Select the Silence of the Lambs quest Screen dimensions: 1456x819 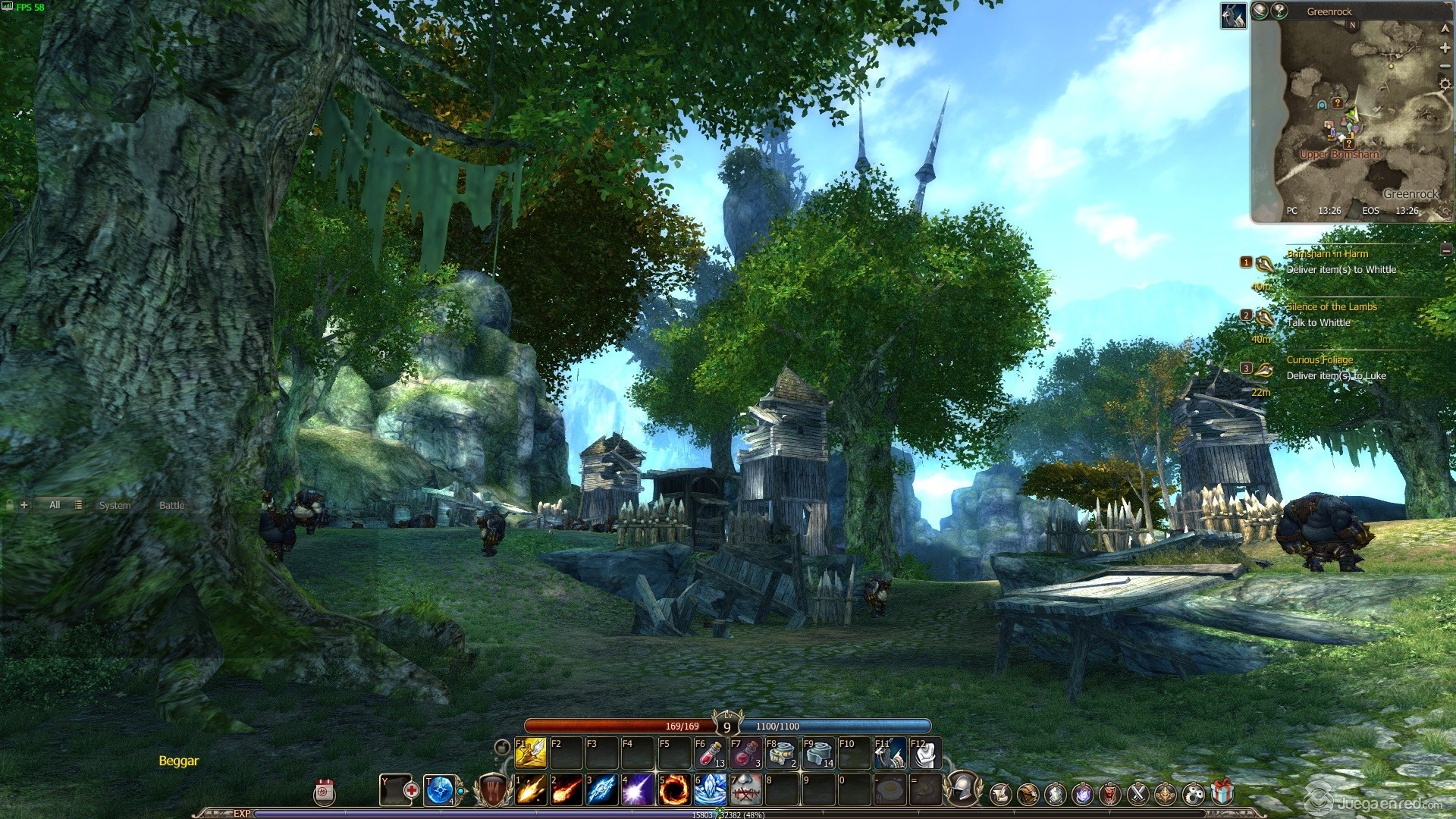coord(1331,307)
